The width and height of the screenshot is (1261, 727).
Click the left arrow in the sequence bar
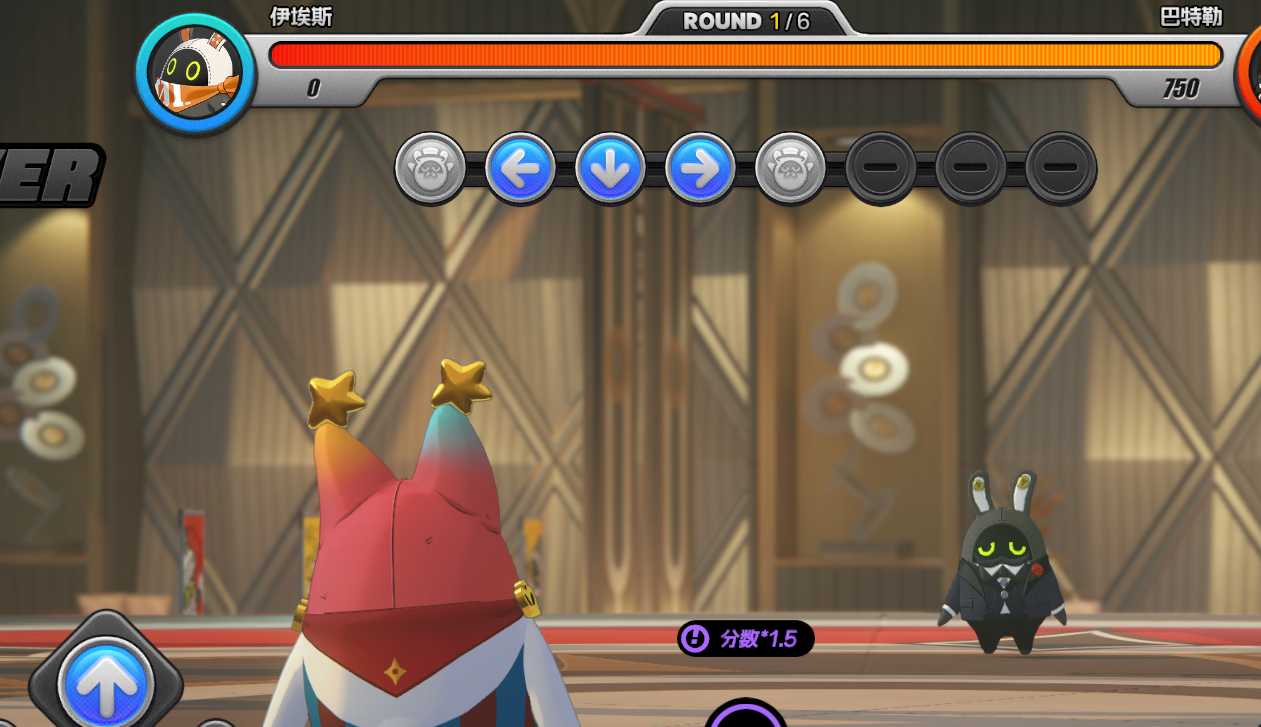coord(520,168)
